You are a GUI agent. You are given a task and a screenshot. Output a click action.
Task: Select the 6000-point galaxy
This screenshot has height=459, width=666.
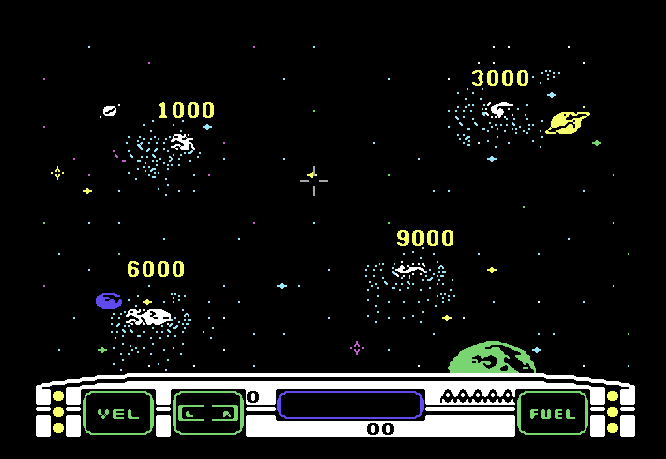[150, 317]
